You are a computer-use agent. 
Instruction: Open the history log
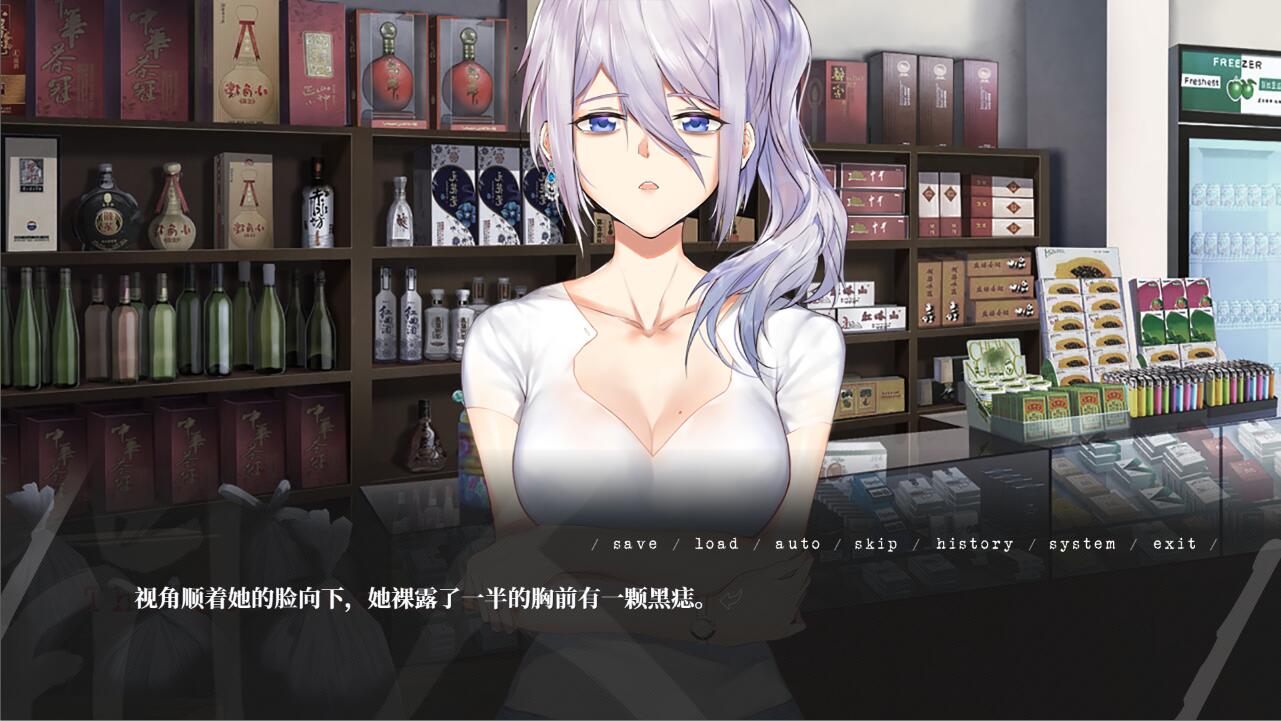tap(974, 544)
